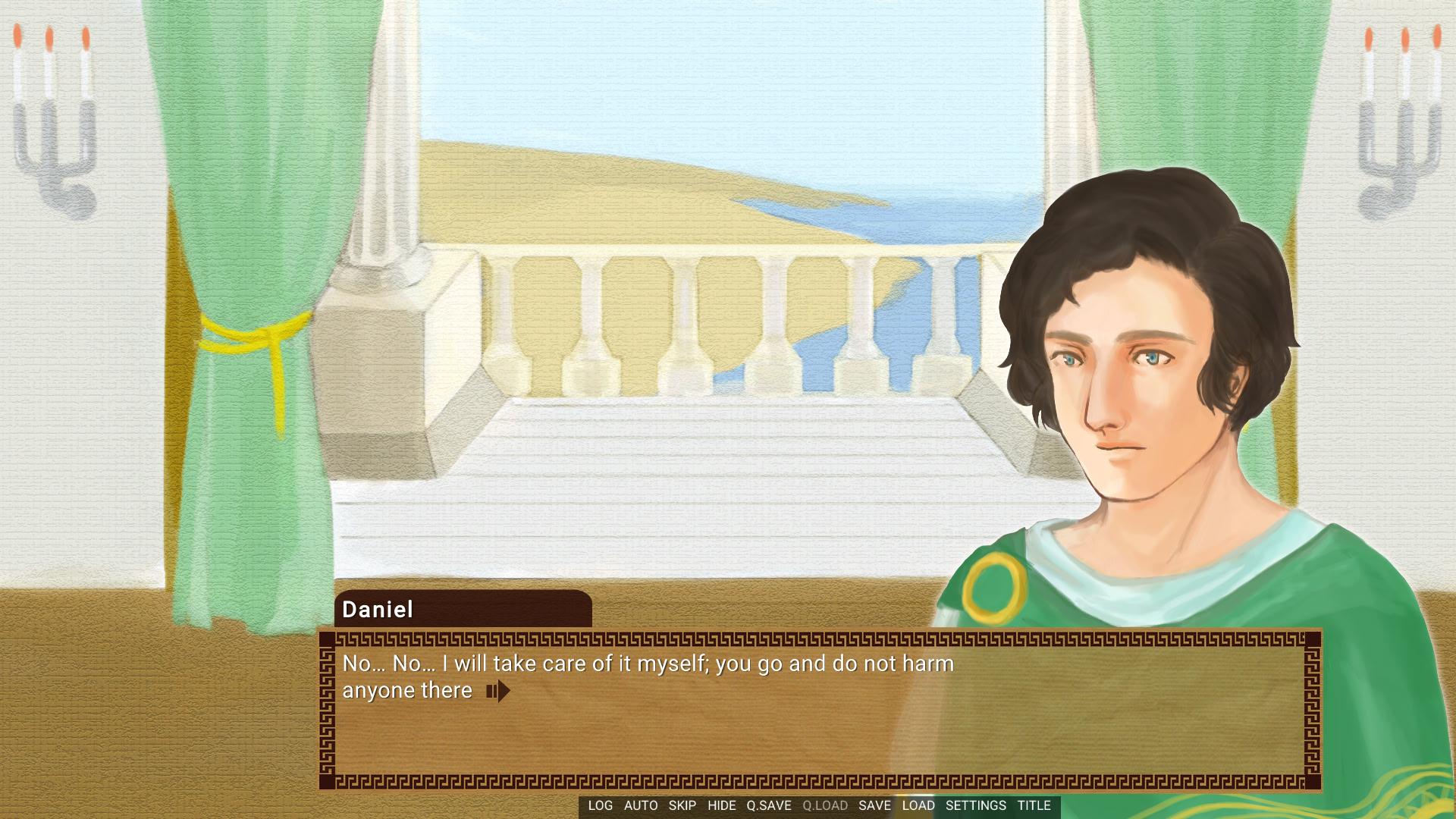Quick save using Q.SAVE

tap(768, 806)
